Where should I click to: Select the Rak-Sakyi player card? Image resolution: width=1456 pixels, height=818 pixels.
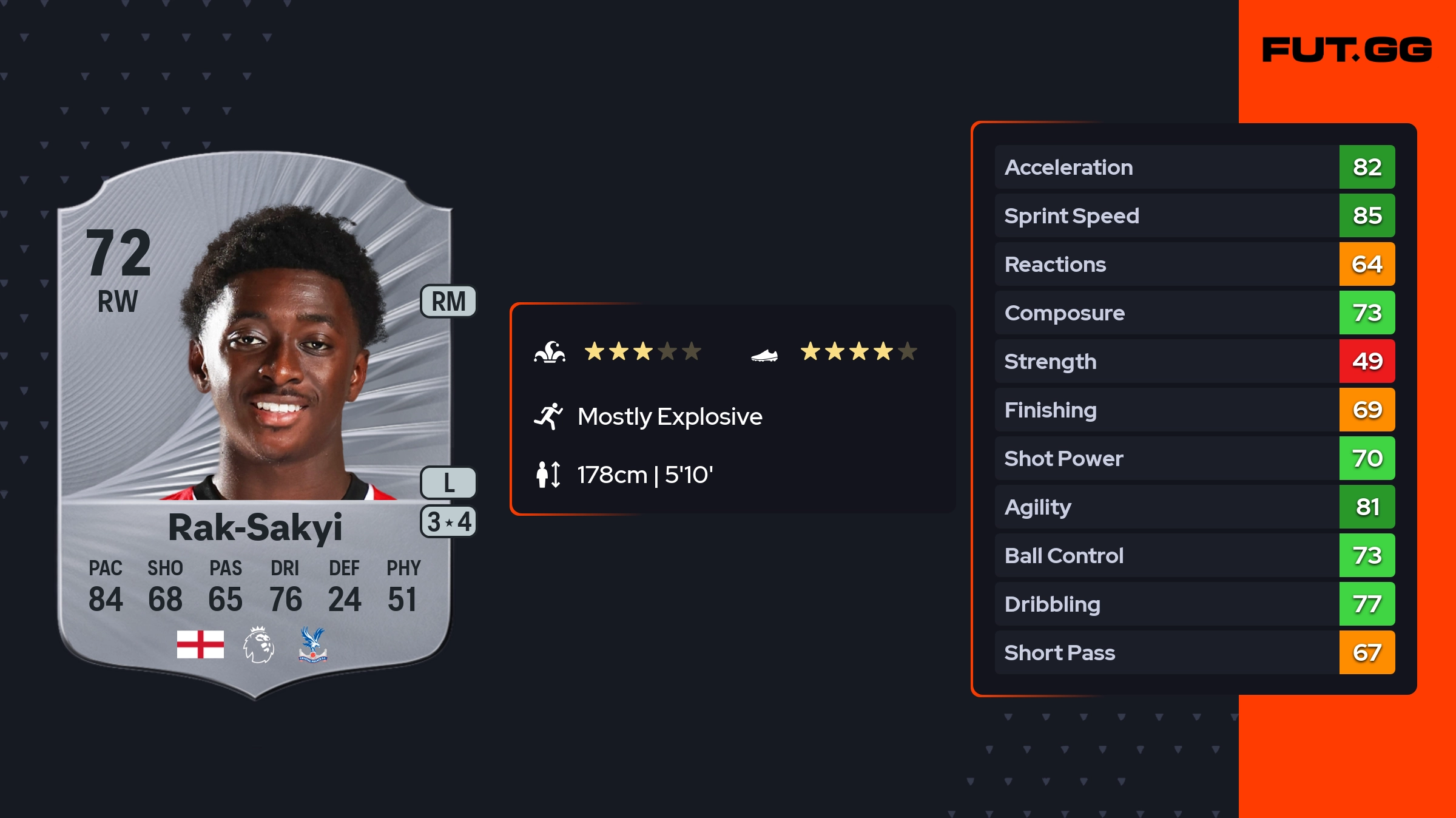click(255, 425)
